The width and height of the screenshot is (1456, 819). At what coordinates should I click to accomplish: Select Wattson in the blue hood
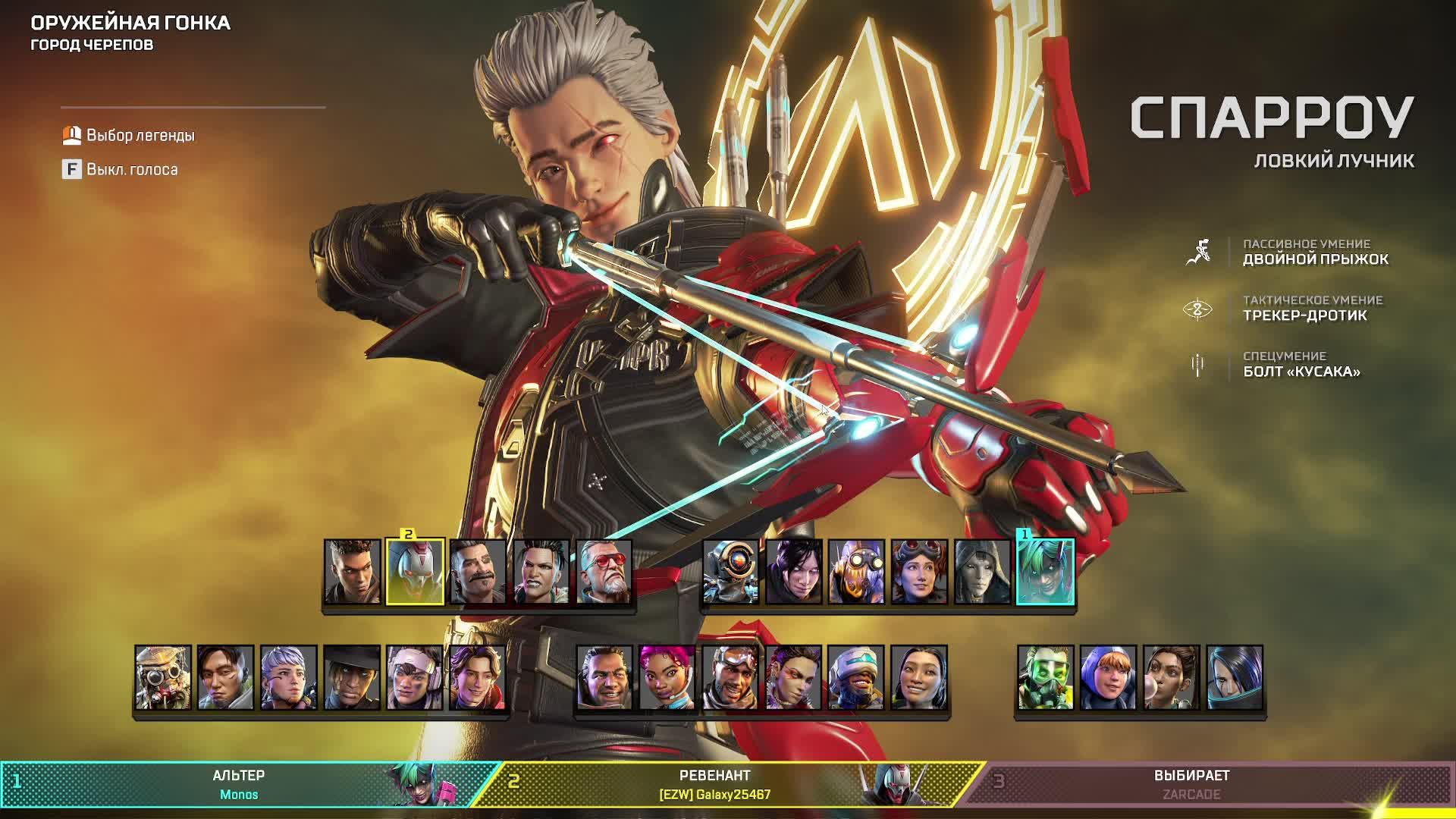pos(1108,678)
